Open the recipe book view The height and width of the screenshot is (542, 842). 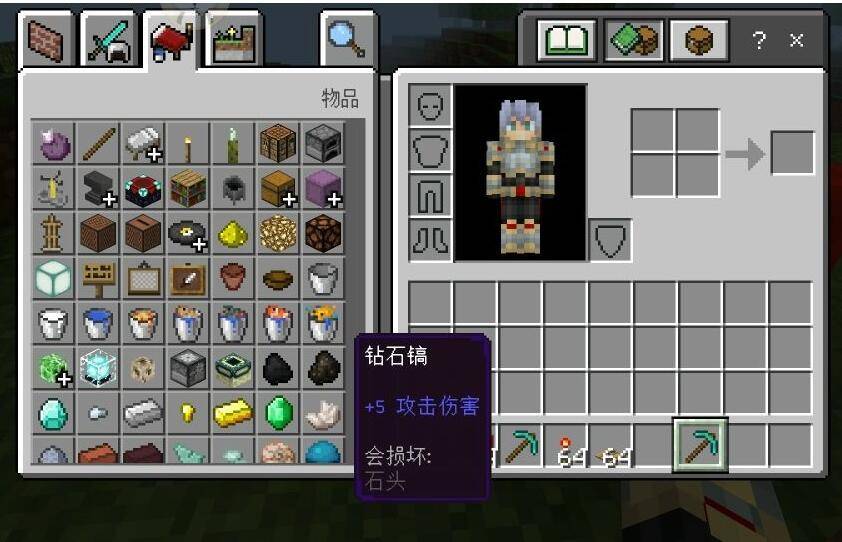point(567,42)
